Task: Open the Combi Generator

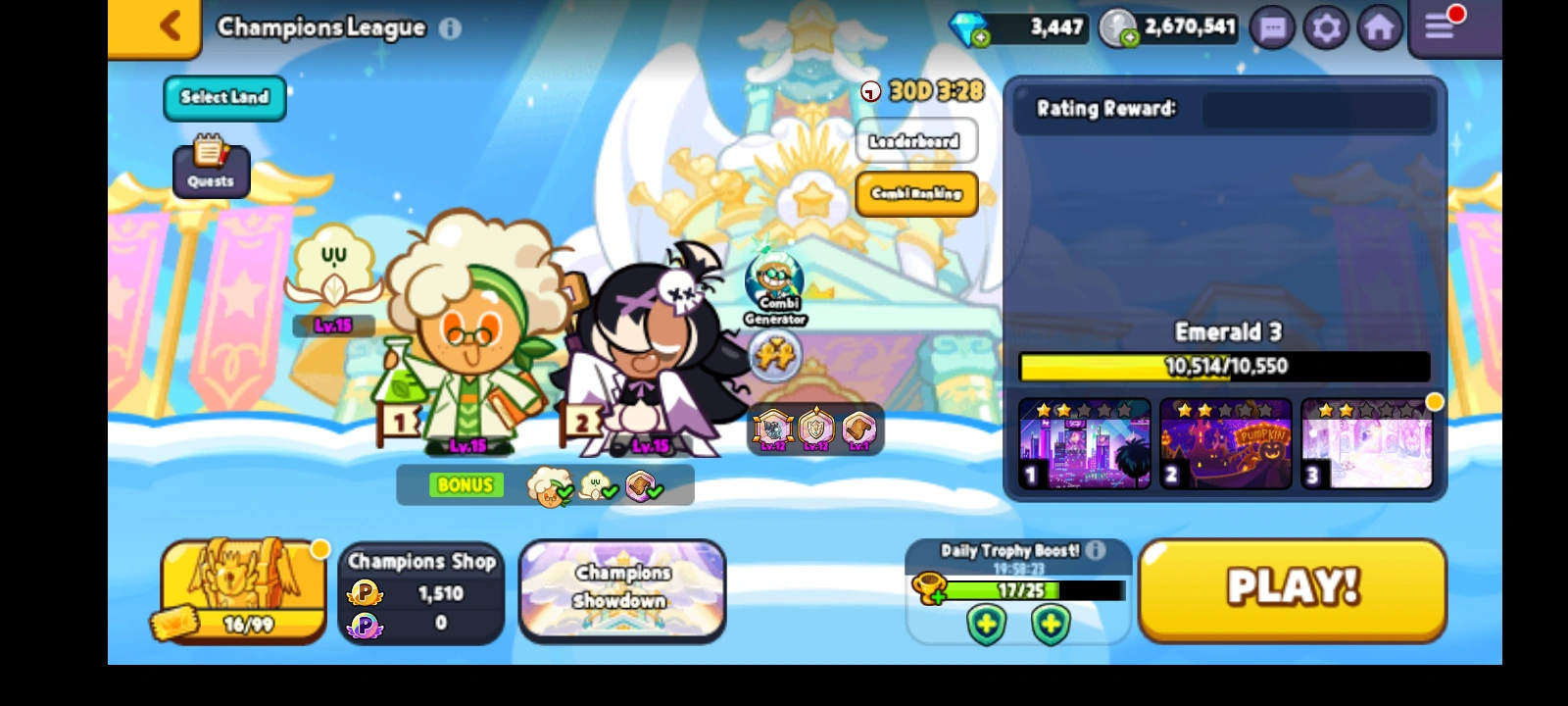Action: [x=773, y=284]
